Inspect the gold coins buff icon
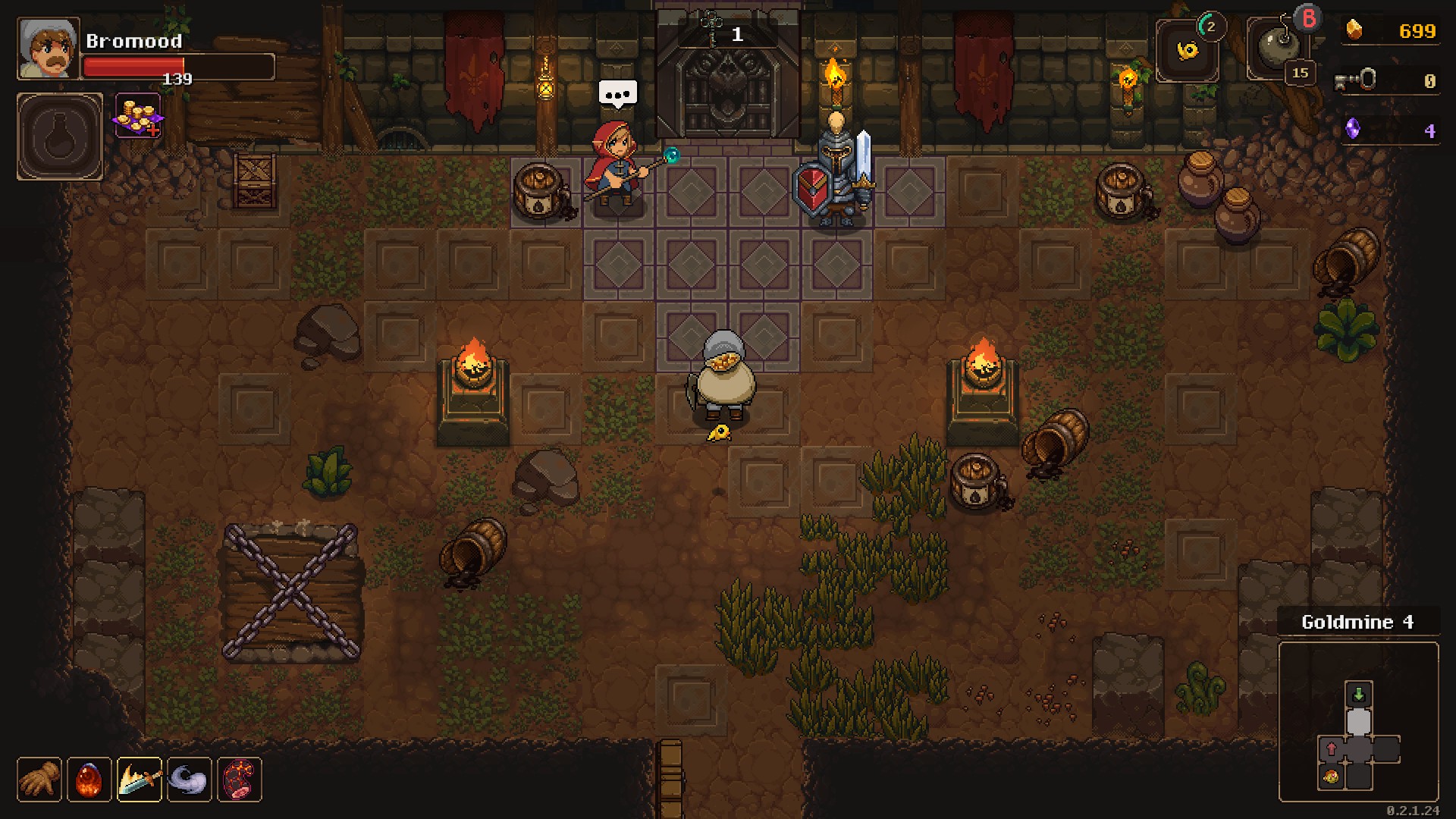This screenshot has height=819, width=1456. [138, 116]
